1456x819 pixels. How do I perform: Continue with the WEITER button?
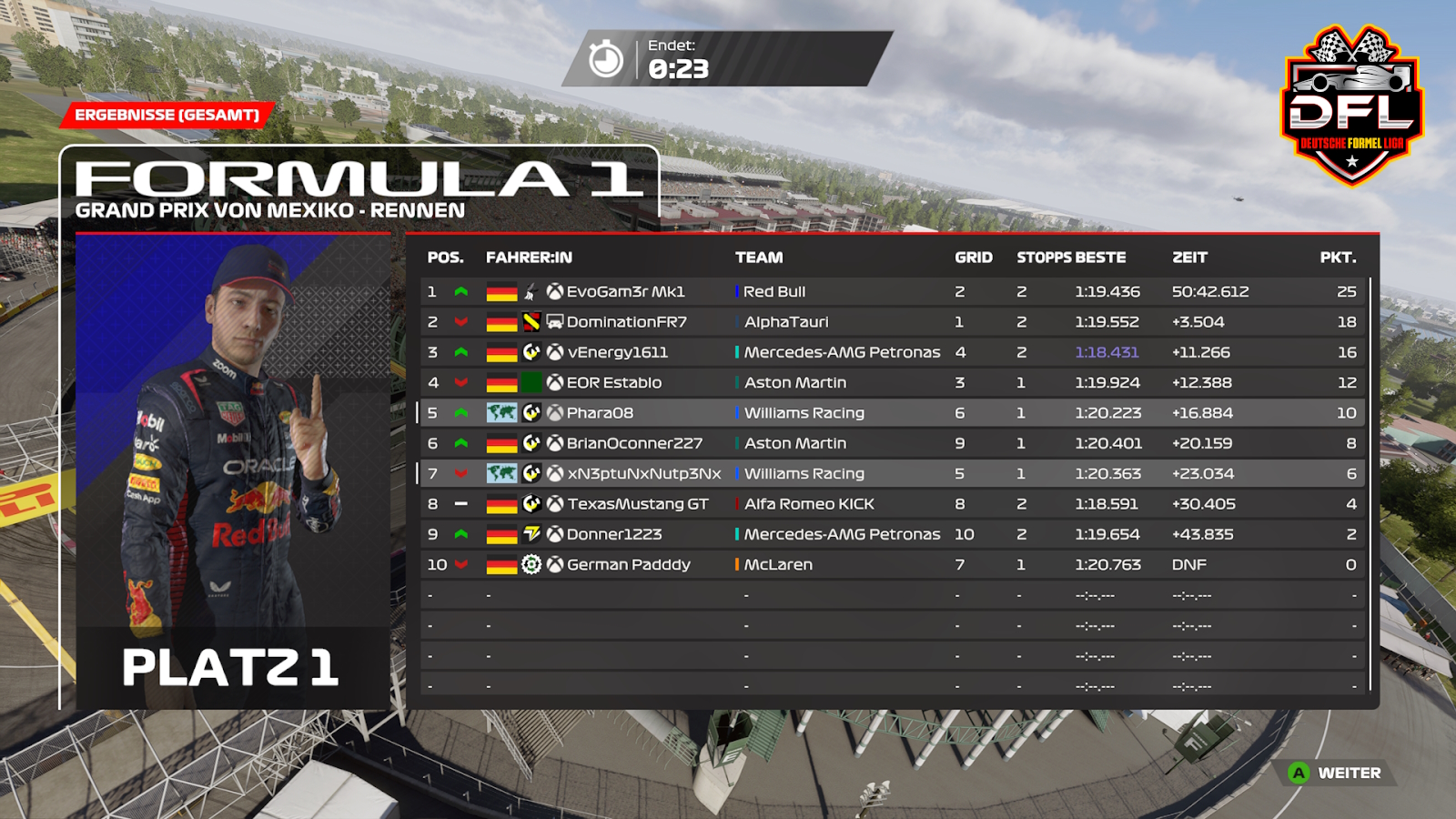(x=1336, y=773)
